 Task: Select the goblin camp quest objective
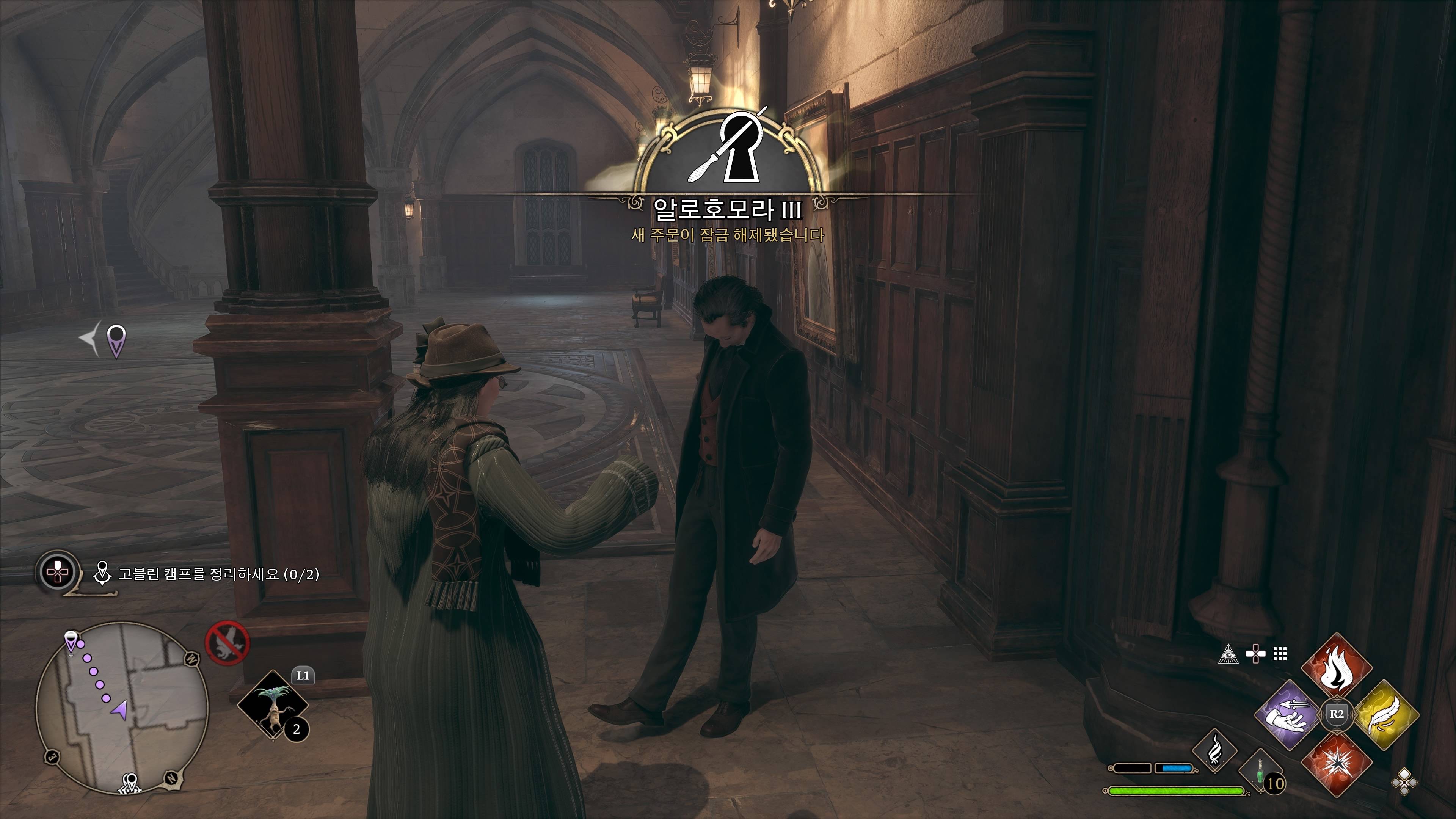pos(218,574)
